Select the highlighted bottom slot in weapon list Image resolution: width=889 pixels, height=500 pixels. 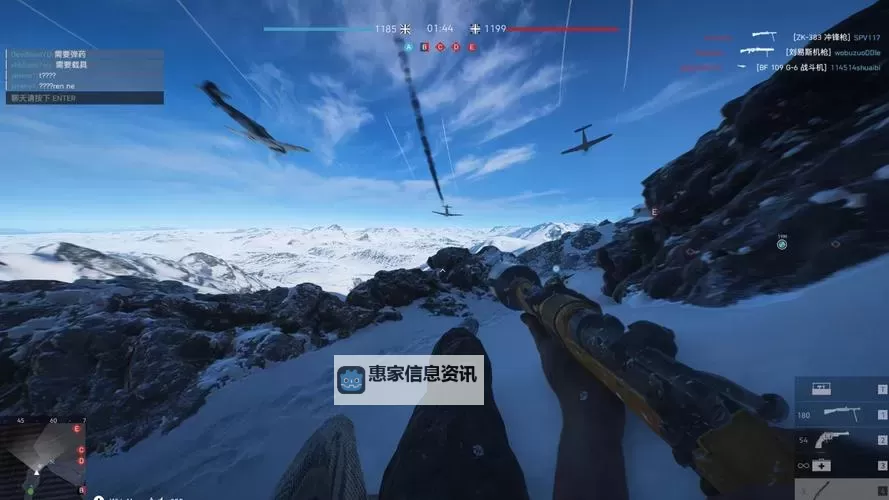coord(840,489)
